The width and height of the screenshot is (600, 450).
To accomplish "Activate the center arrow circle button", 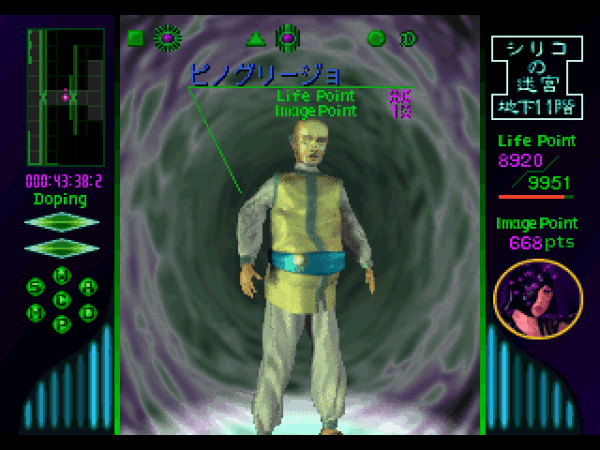I will (62, 299).
